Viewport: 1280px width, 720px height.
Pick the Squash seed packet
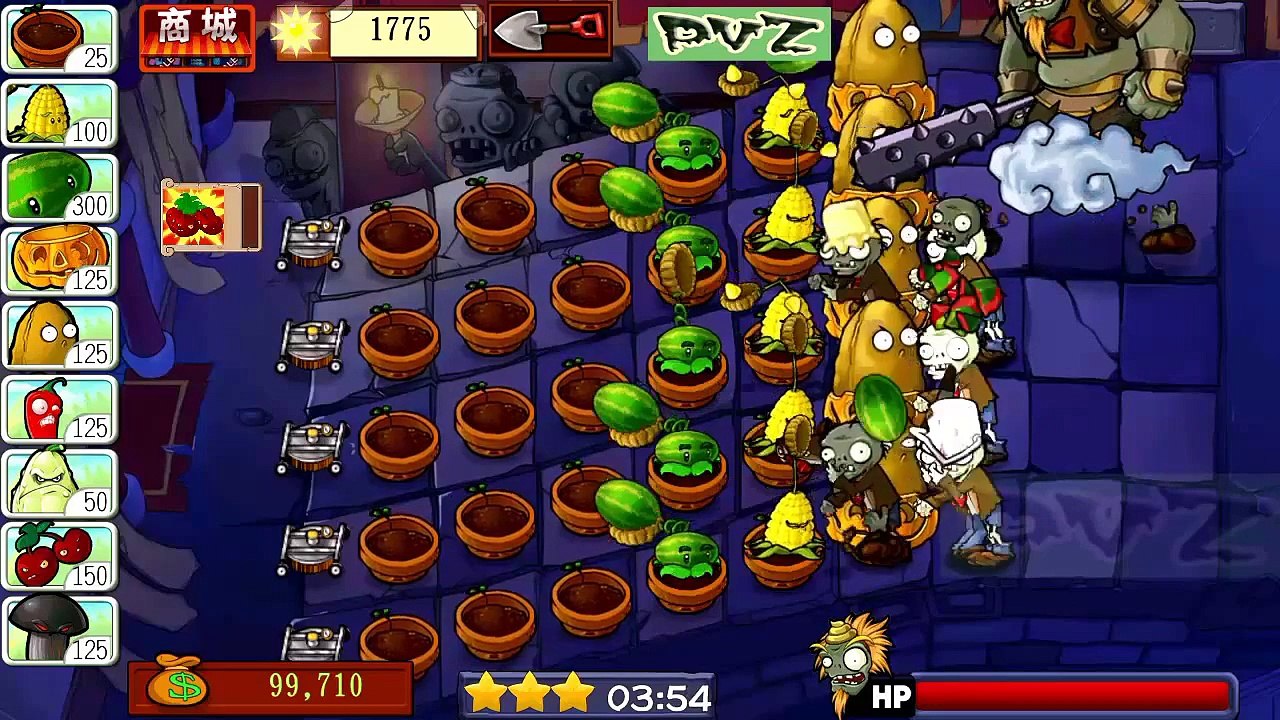[x=60, y=483]
